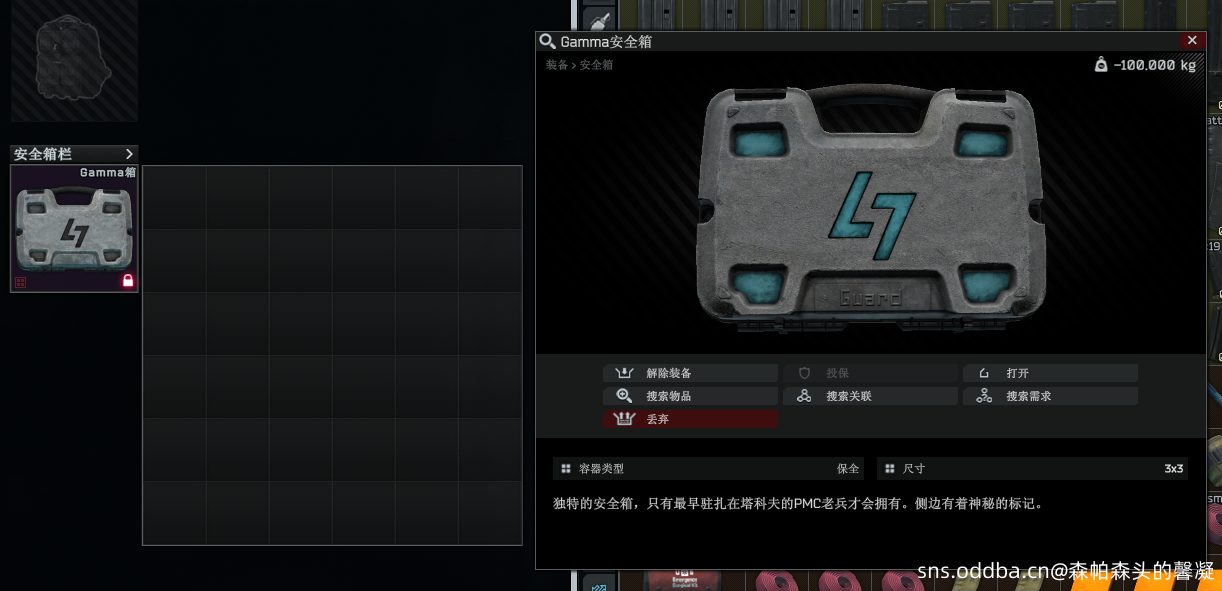Close the Gamma安全箱 inspection window
1222x591 pixels.
pos(1190,41)
